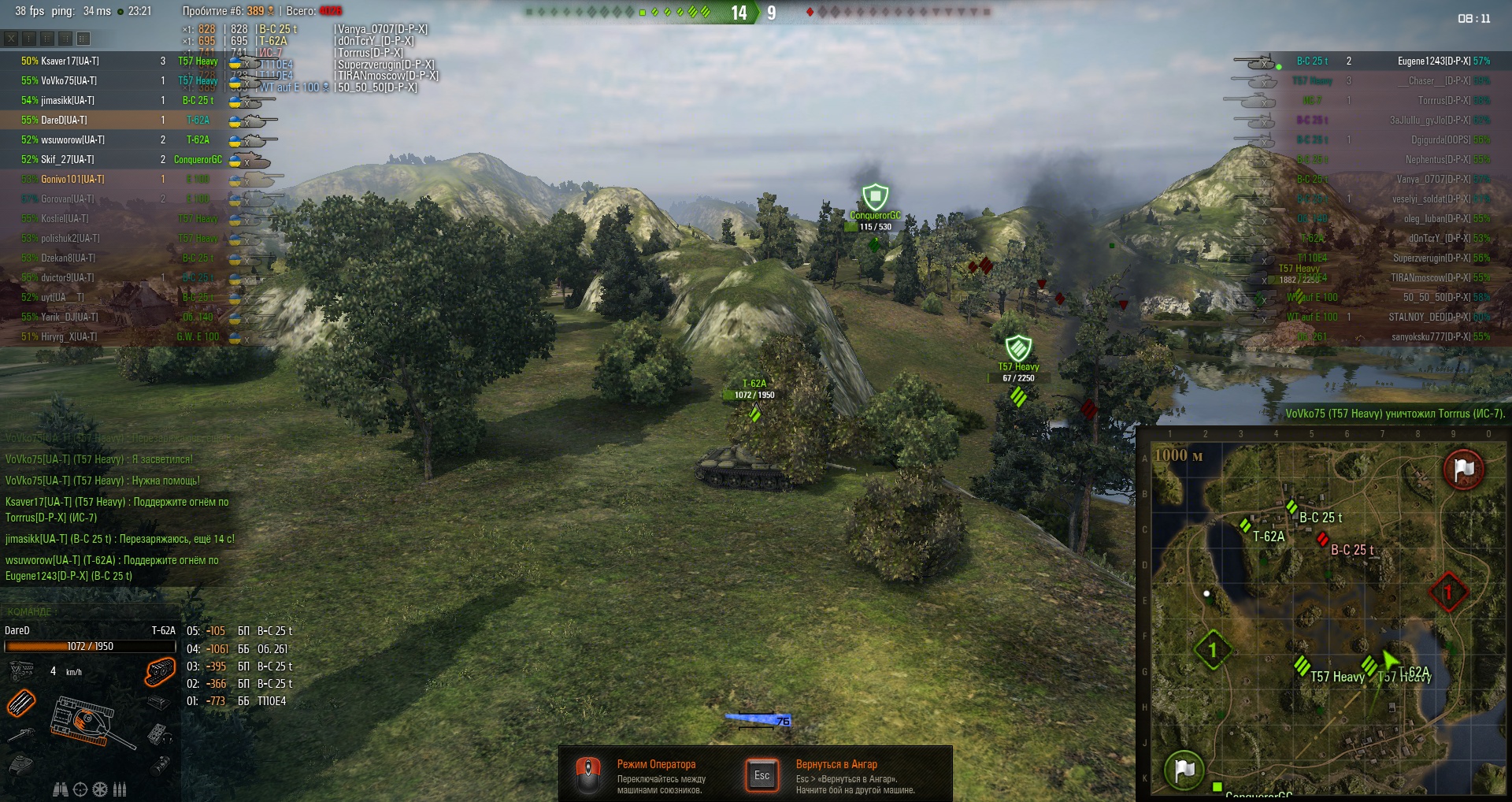Click the three-shells icon in the damage panel
1512x802 pixels.
[x=120, y=789]
